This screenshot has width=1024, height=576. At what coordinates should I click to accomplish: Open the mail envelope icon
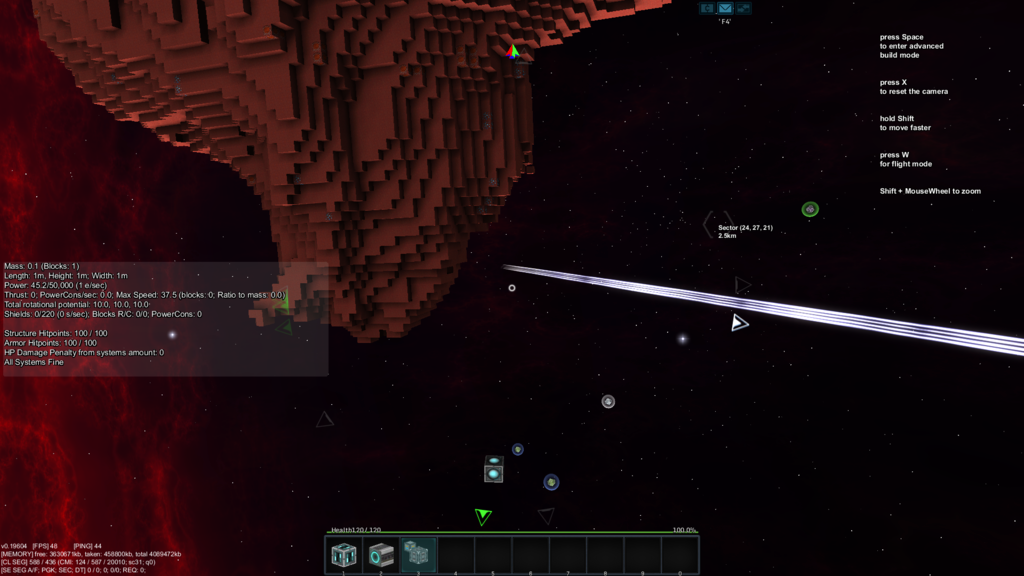tap(725, 8)
